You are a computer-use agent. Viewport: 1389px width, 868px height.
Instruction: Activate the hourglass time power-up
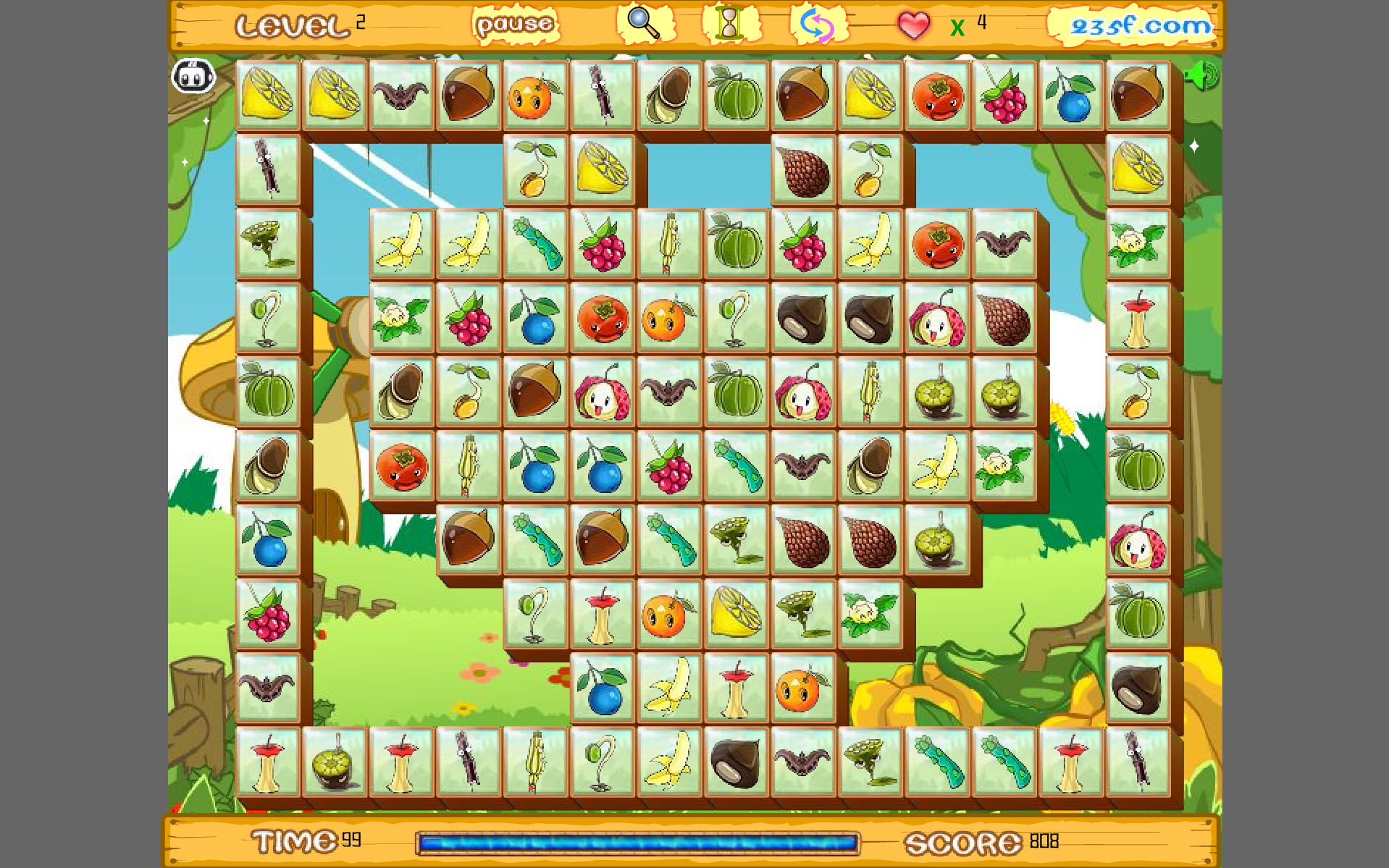point(730,24)
